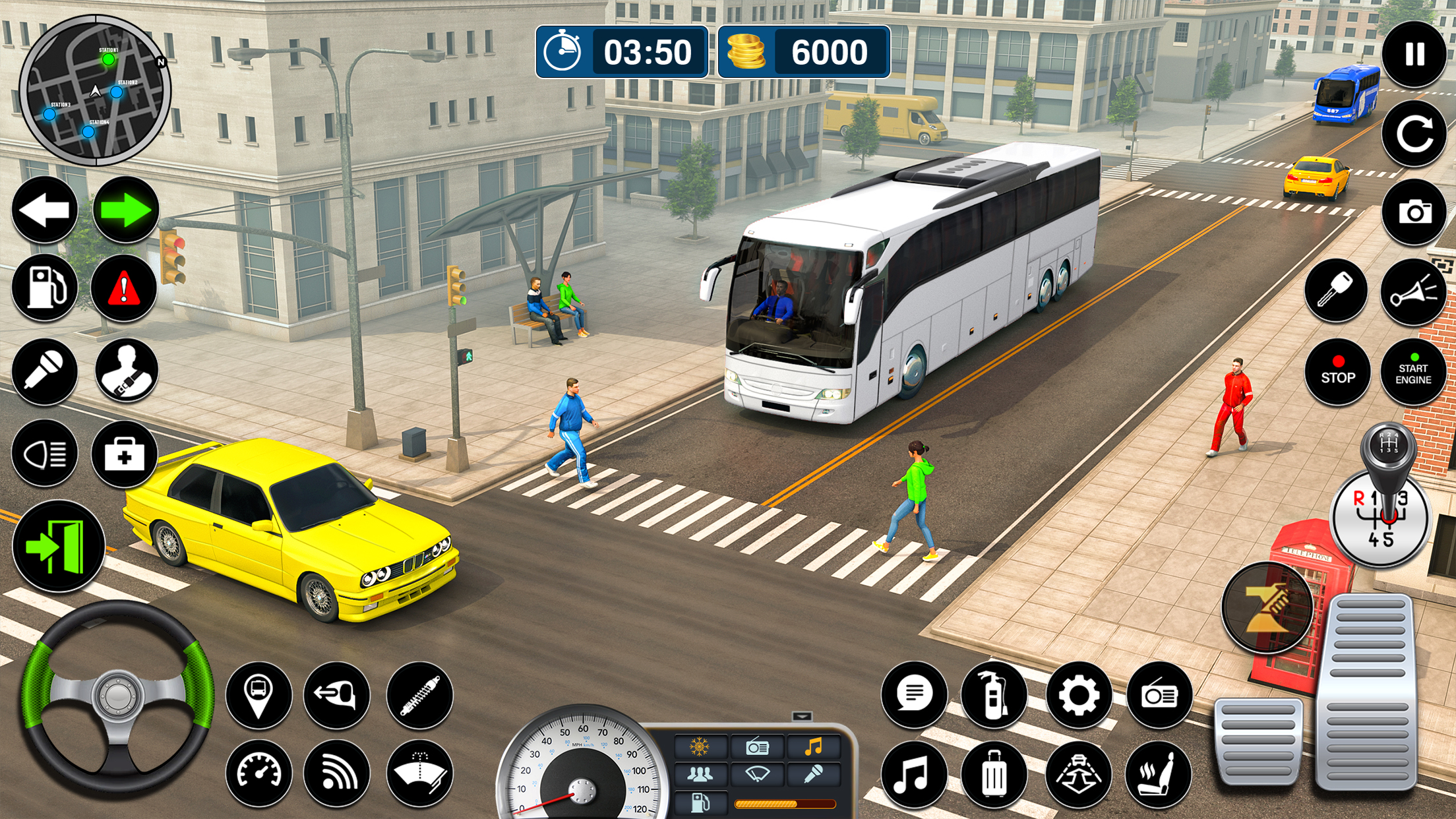1456x819 pixels.
Task: Use the microphone announcement button
Action: tap(45, 371)
